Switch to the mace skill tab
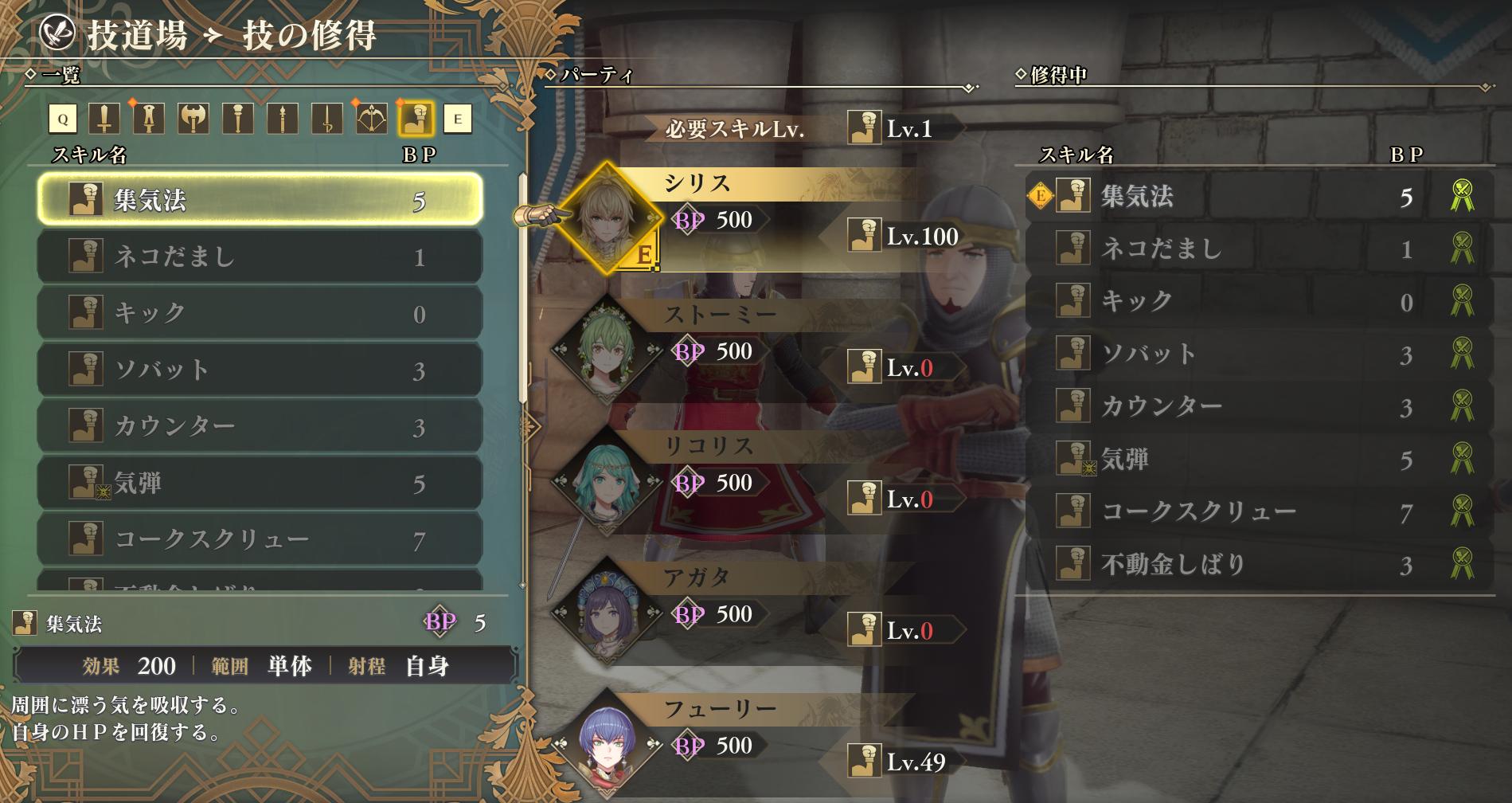The width and height of the screenshot is (1512, 803). 238,119
